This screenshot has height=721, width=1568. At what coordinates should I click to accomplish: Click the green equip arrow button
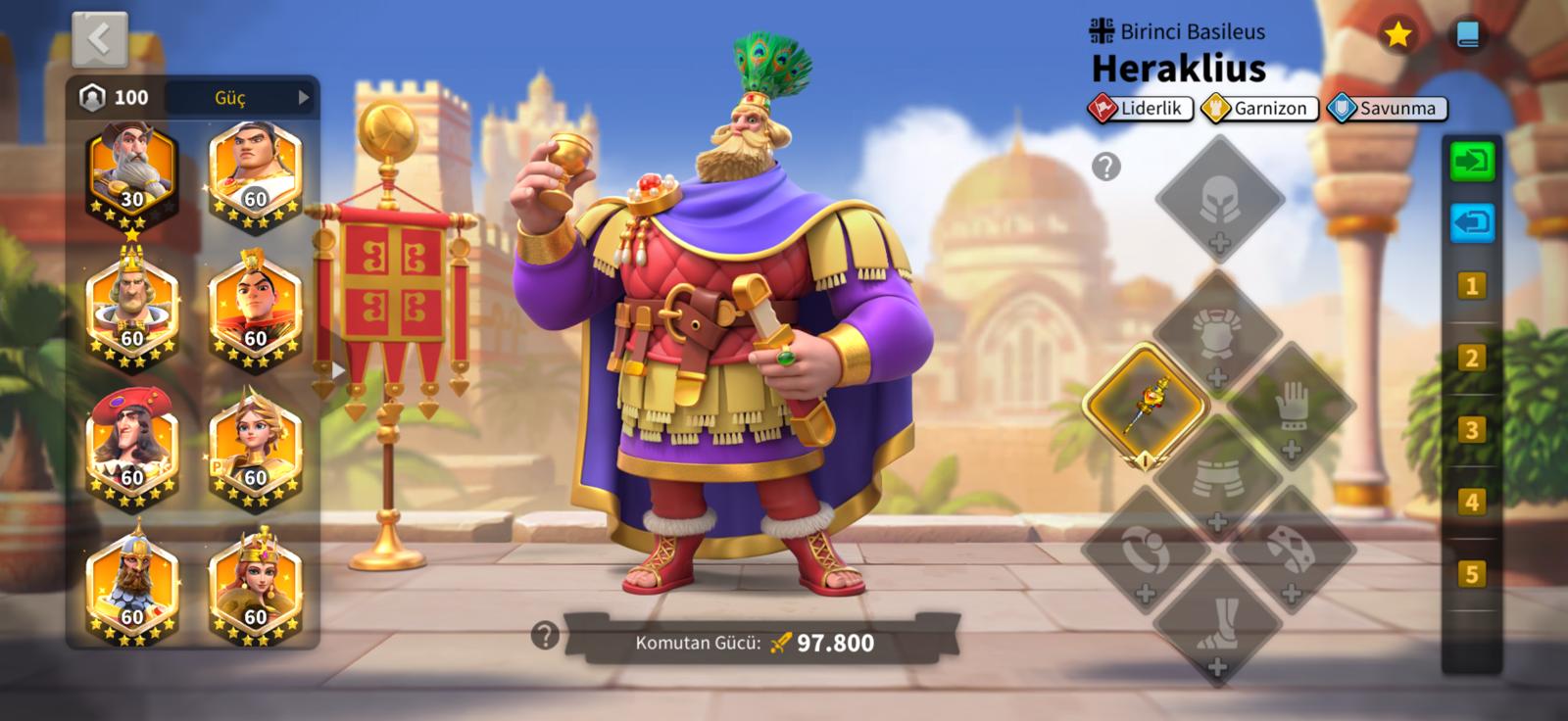tap(1471, 162)
